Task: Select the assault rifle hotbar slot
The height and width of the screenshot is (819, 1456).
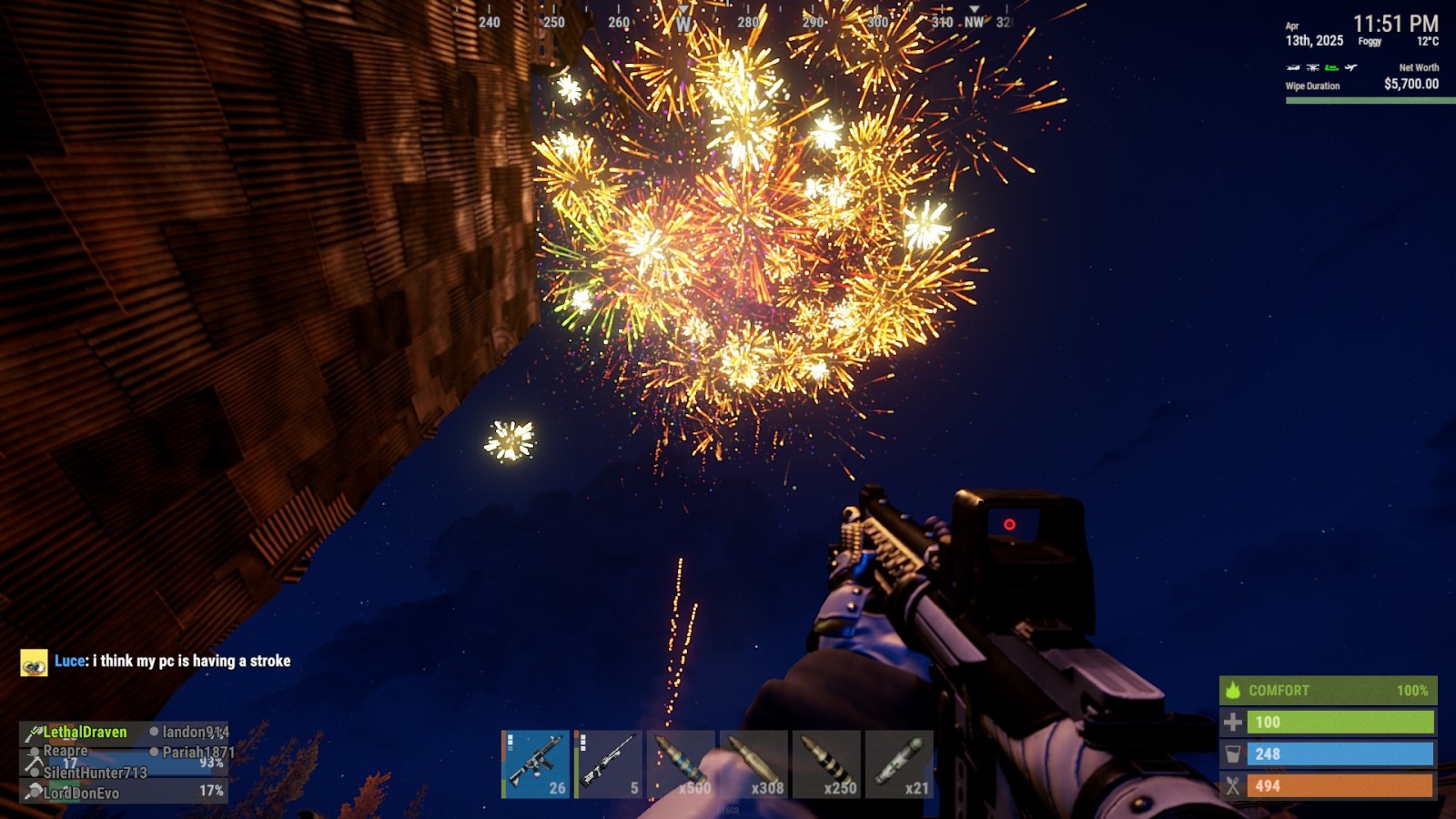Action: tap(535, 764)
